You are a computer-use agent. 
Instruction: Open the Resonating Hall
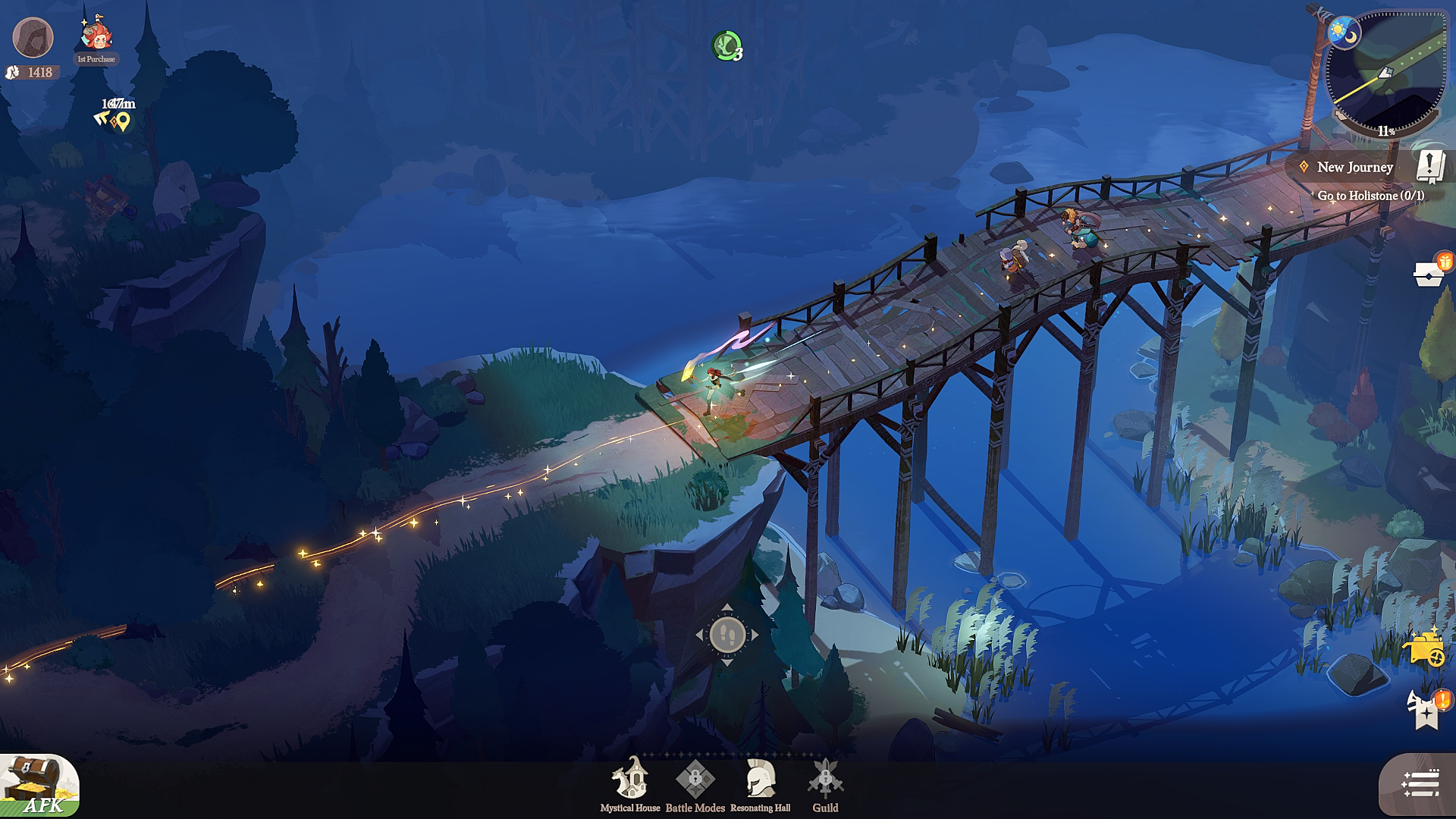760,783
